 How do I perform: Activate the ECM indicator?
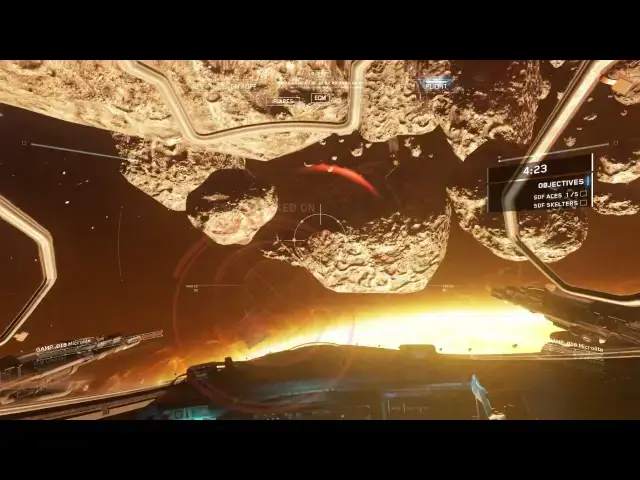click(319, 97)
